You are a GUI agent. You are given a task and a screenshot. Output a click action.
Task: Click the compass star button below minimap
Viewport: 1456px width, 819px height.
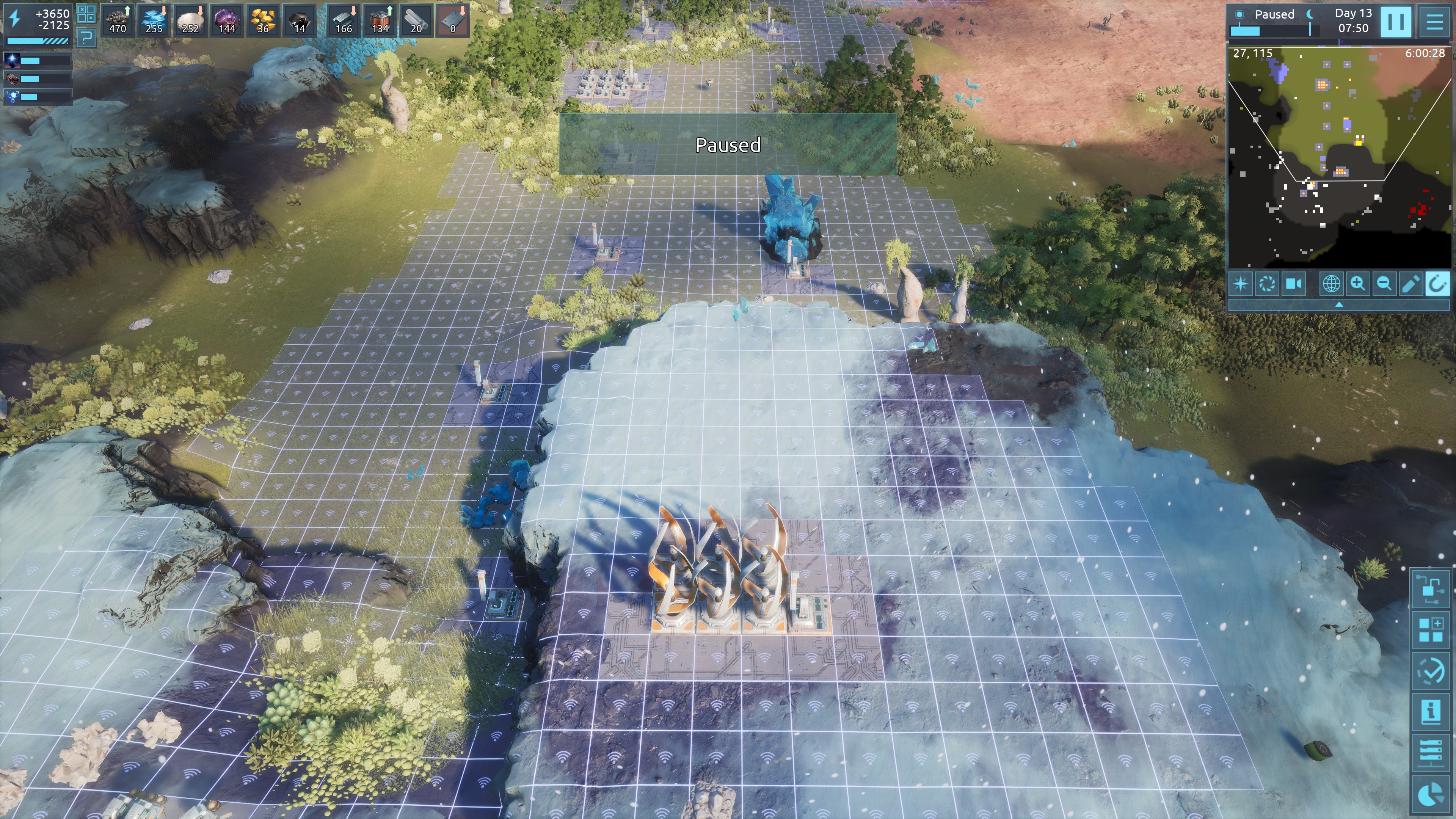1241,283
